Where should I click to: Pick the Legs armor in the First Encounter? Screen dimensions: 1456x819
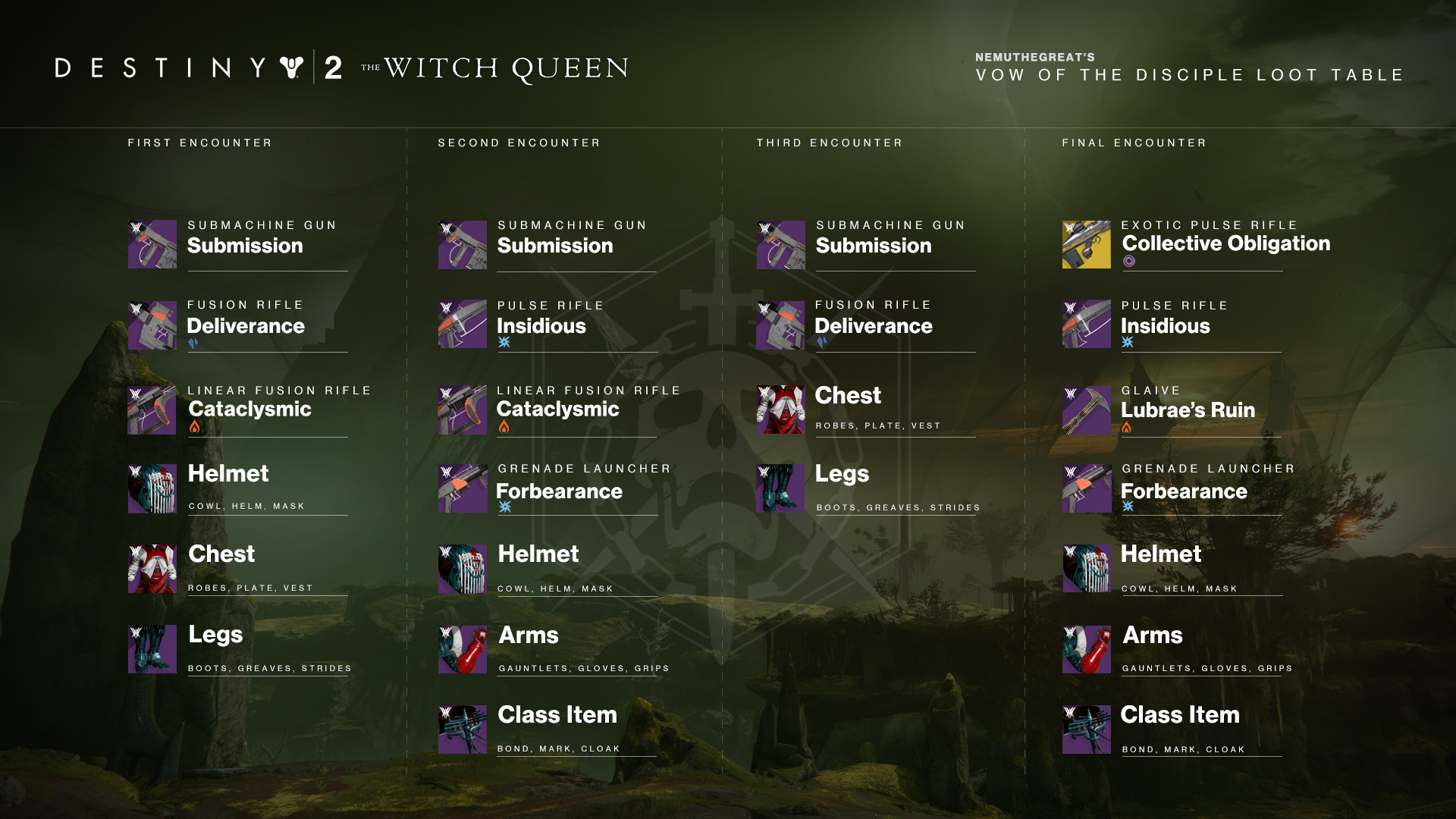coord(215,635)
